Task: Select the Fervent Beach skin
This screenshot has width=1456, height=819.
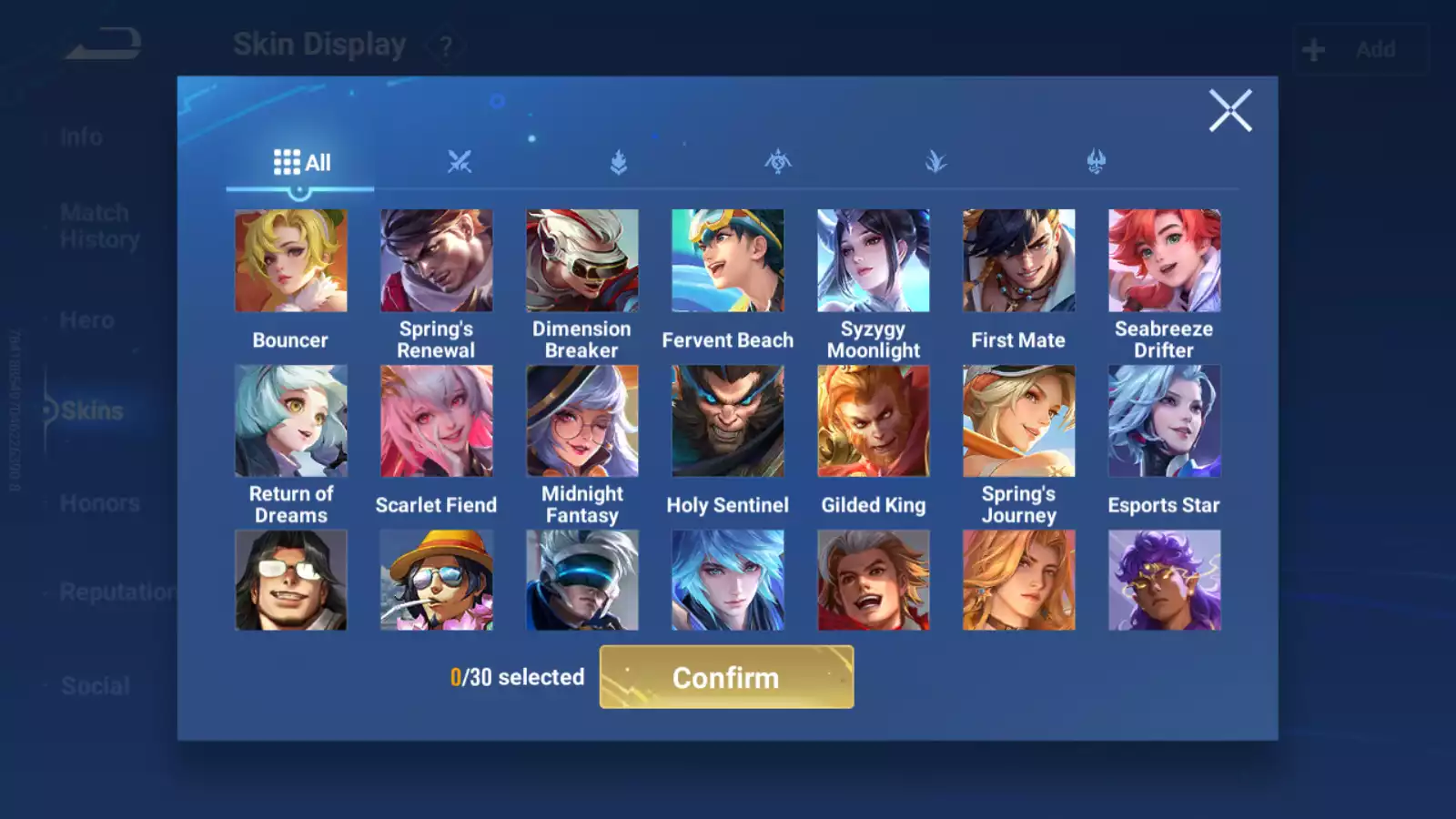Action: tap(727, 261)
